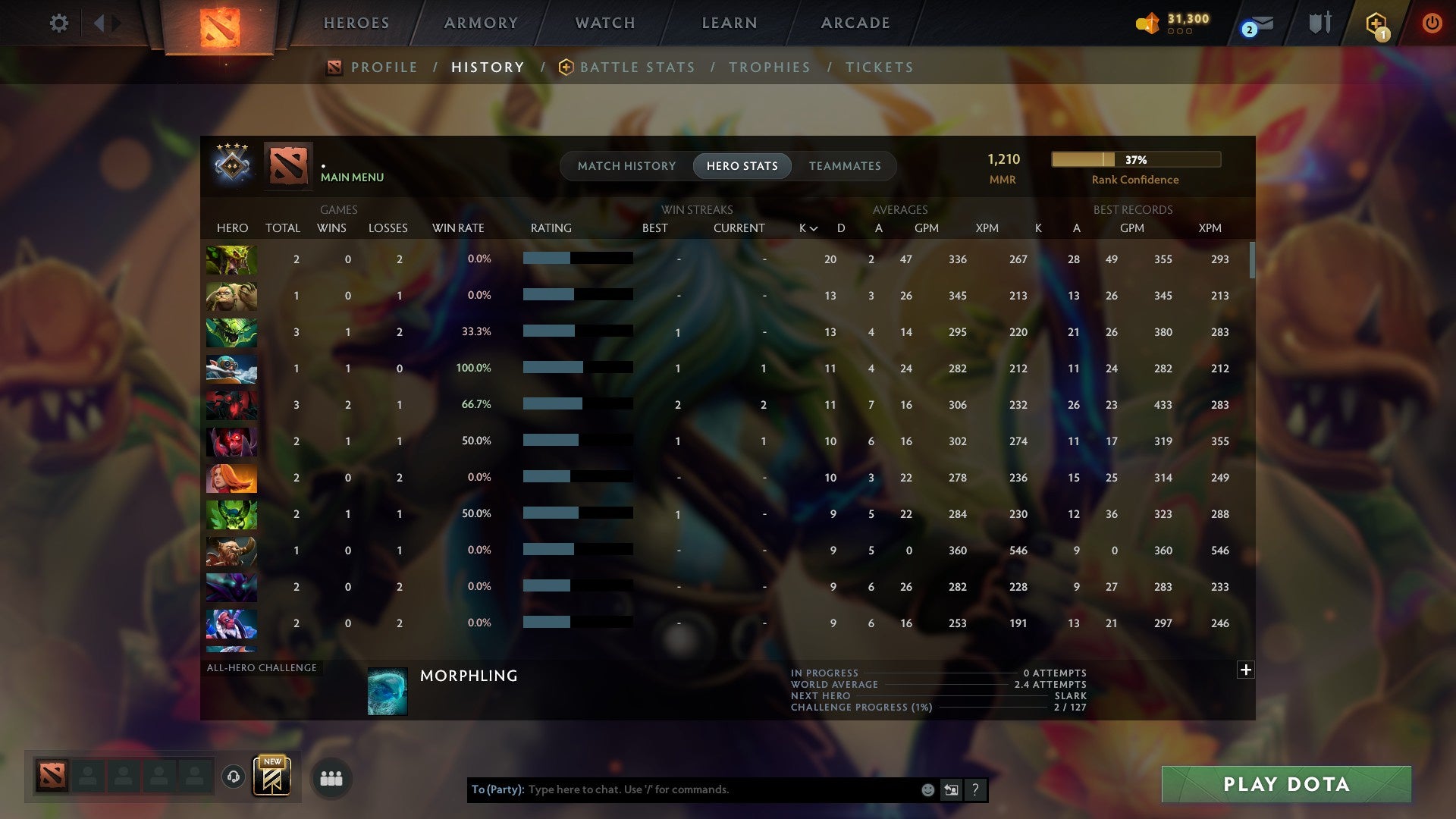The width and height of the screenshot is (1456, 819).
Task: Open the armory shield-and-sword icon
Action: pyautogui.click(x=1319, y=23)
